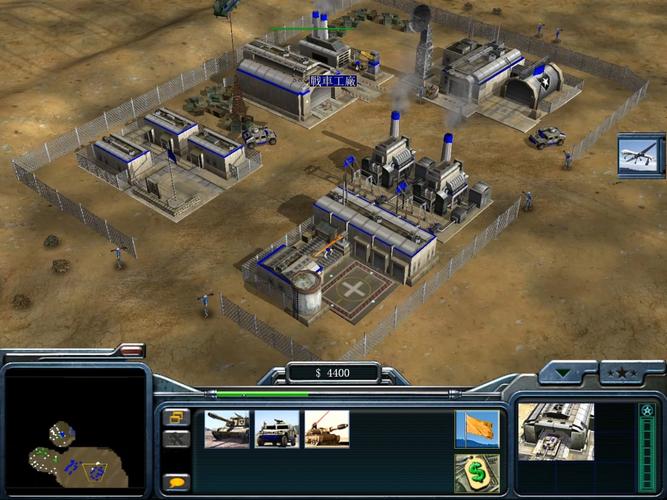
Task: Activate the spy drone power shortcut
Action: pos(640,156)
